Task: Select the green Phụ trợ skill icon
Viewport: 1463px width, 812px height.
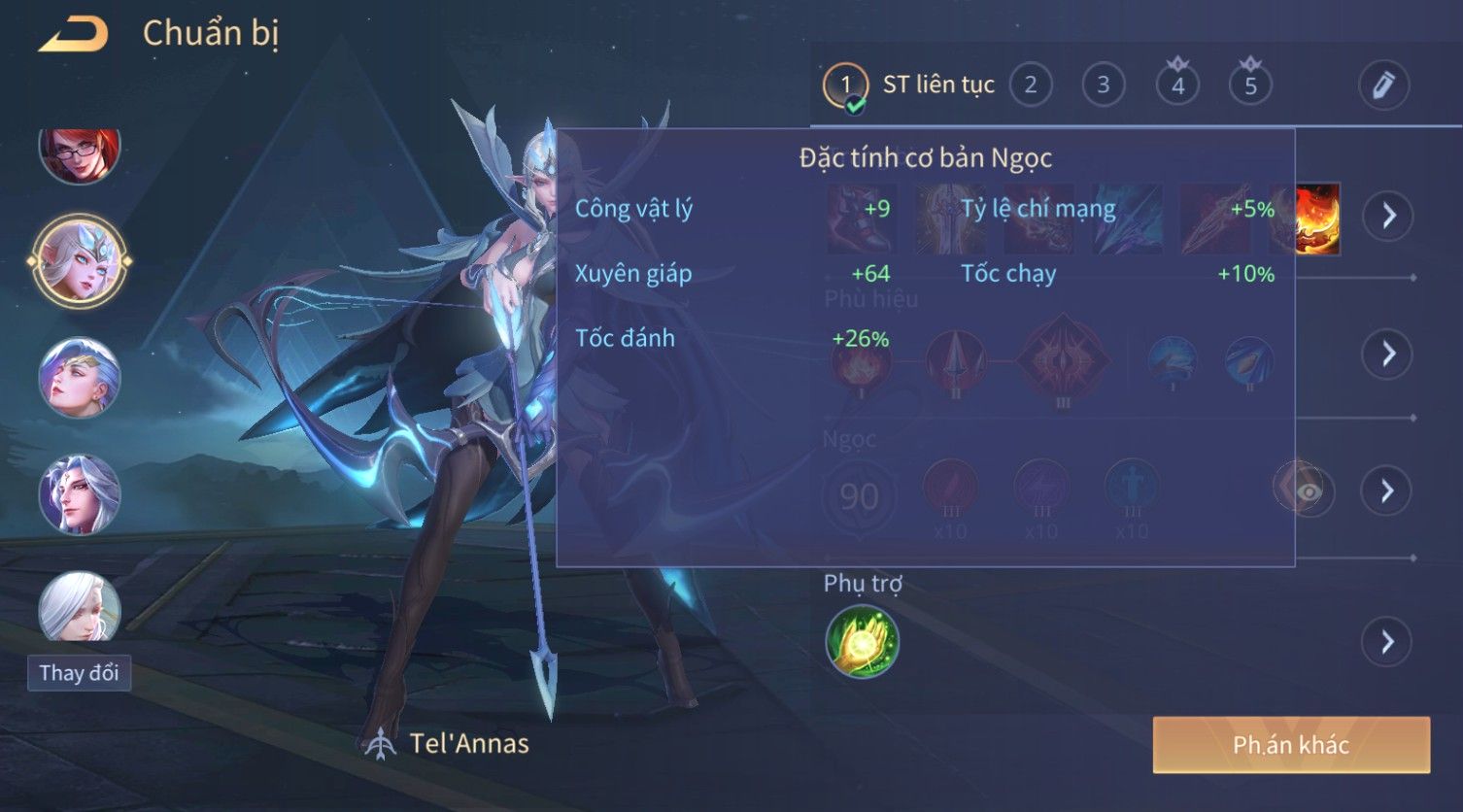Action: tap(862, 641)
